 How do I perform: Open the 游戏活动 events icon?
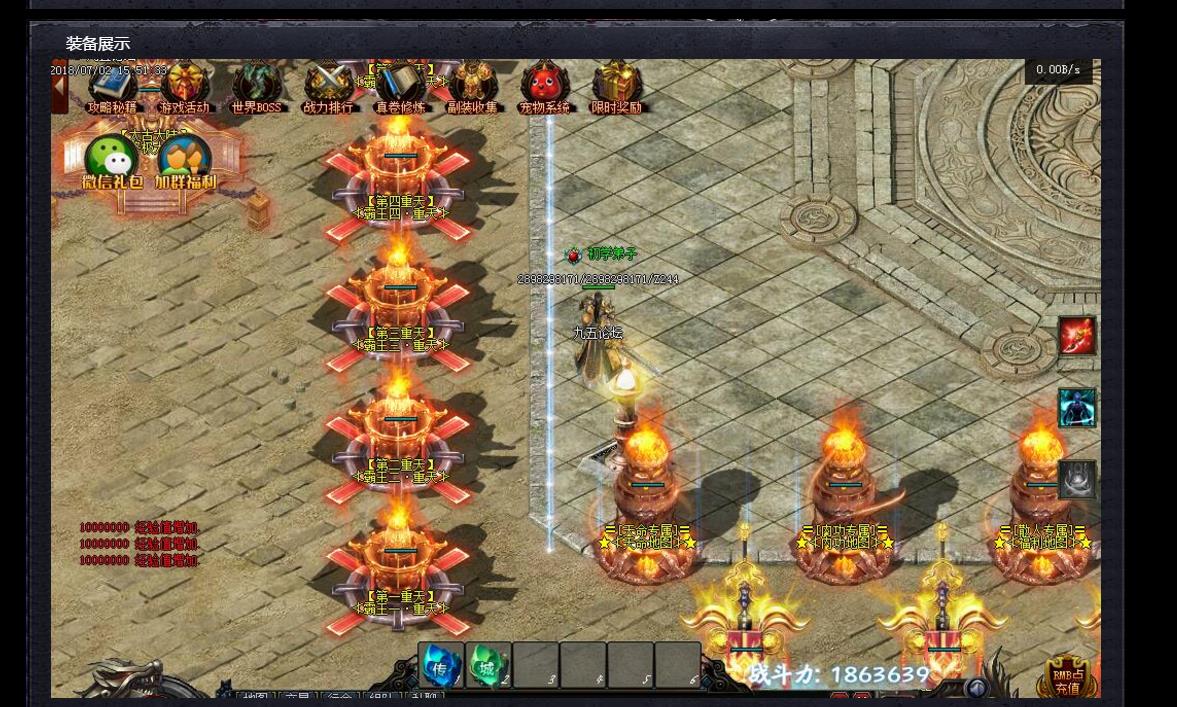tap(185, 87)
